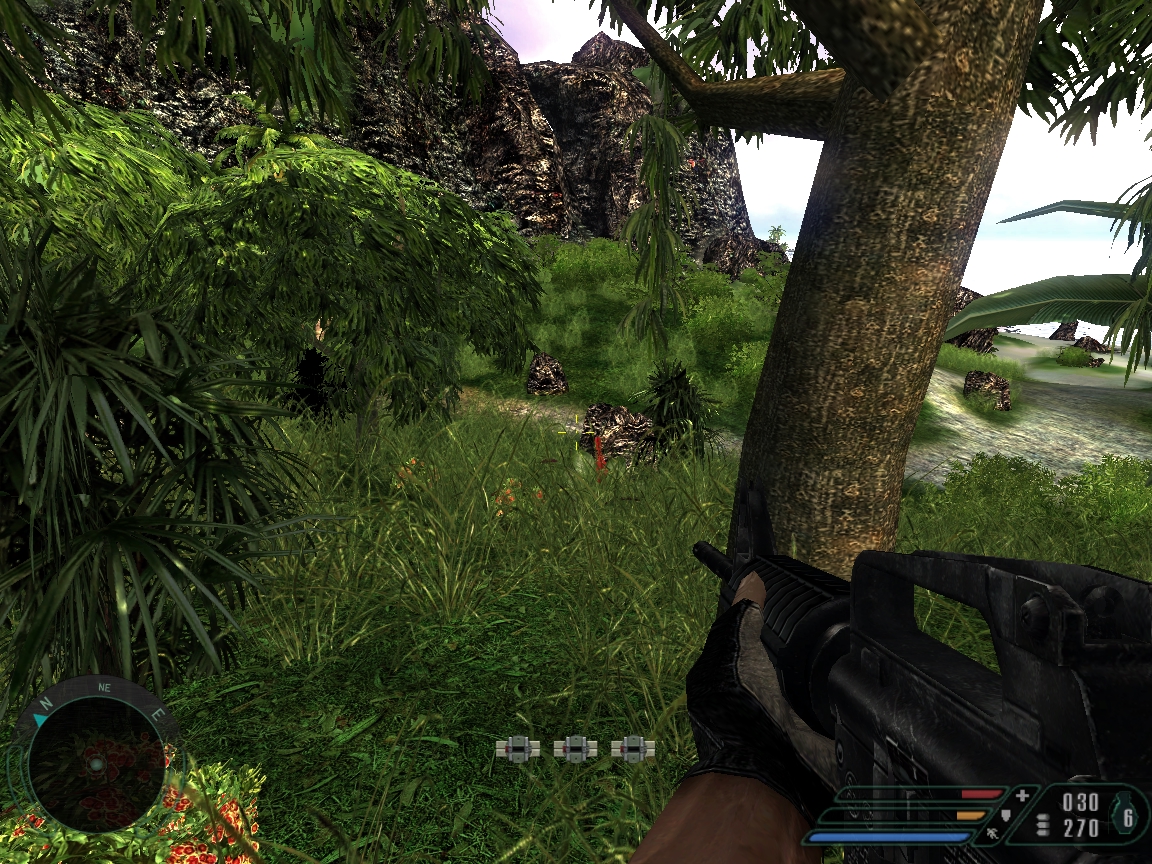
Task: Select the cyan objective arrow on the compass
Action: point(40,719)
